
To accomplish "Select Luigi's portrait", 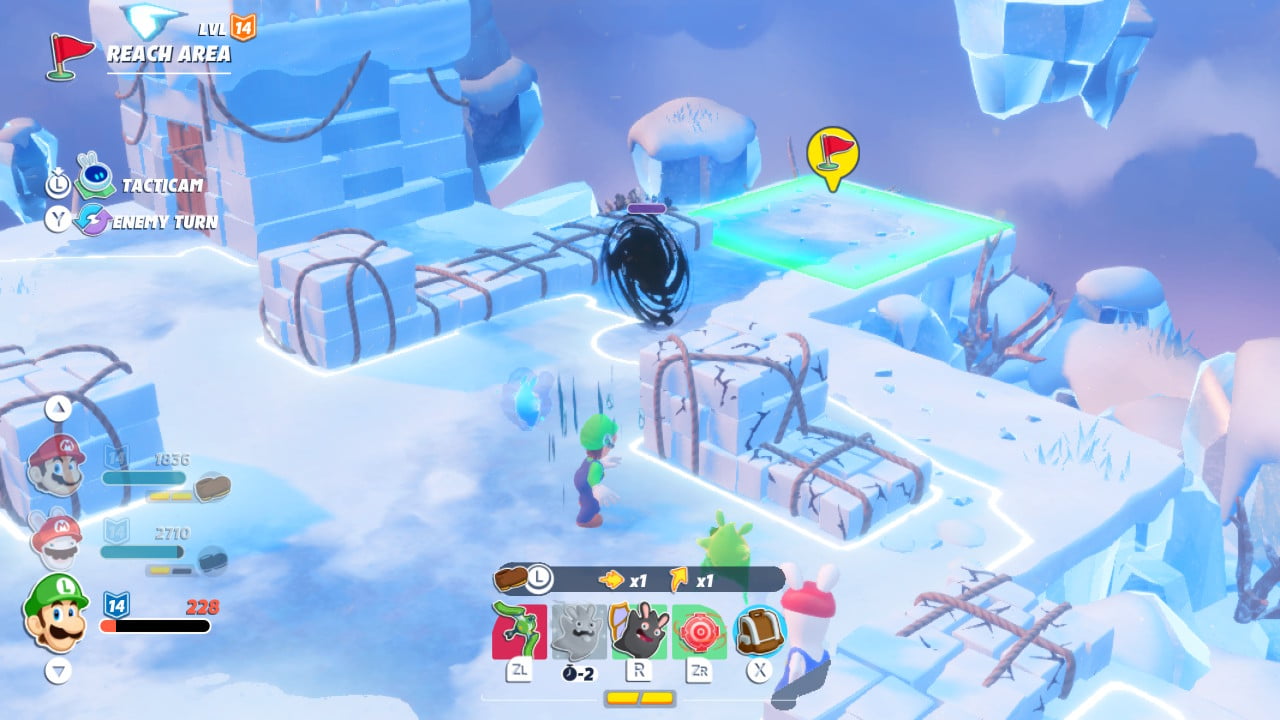I will click(x=56, y=610).
